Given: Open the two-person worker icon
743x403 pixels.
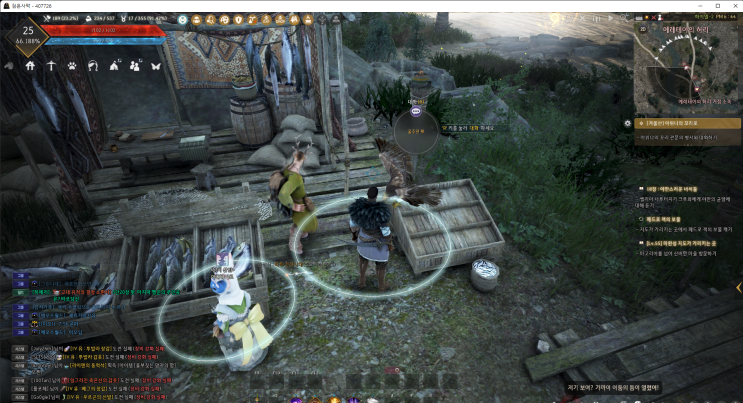Looking at the screenshot, I should [134, 66].
